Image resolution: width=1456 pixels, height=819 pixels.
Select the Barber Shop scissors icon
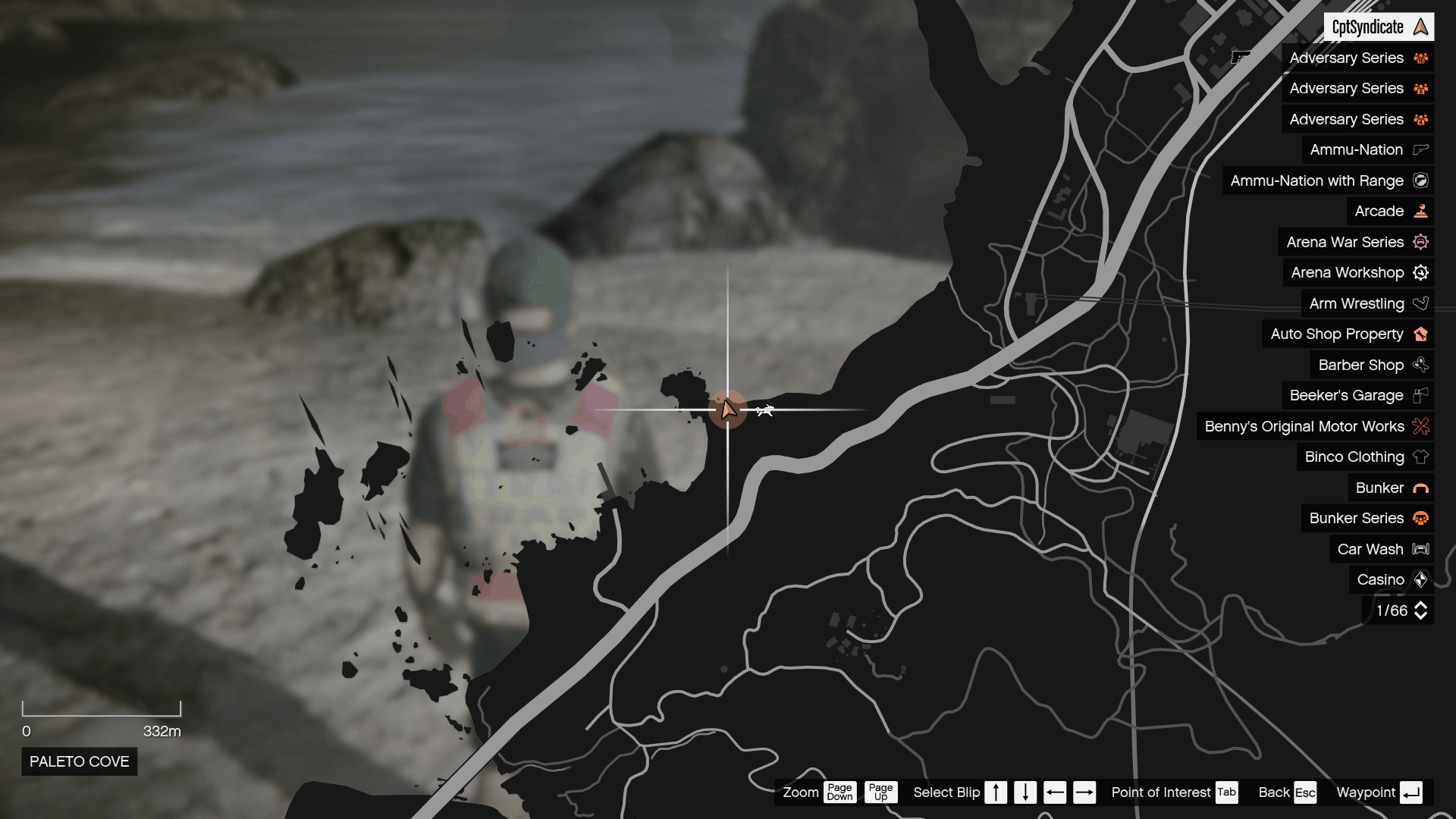click(1420, 365)
